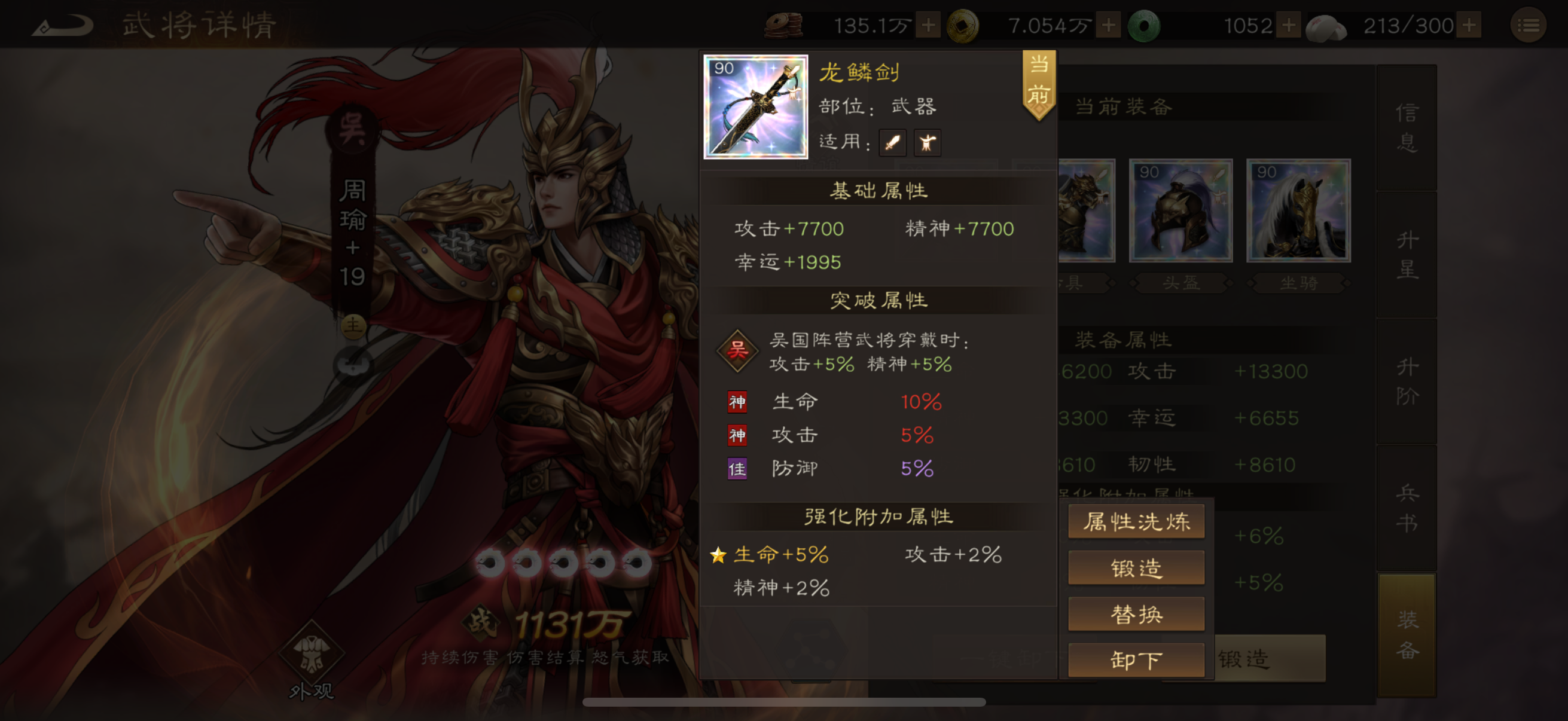
Task: Select the sword weapon-type icon next to 适用
Action: tap(892, 142)
